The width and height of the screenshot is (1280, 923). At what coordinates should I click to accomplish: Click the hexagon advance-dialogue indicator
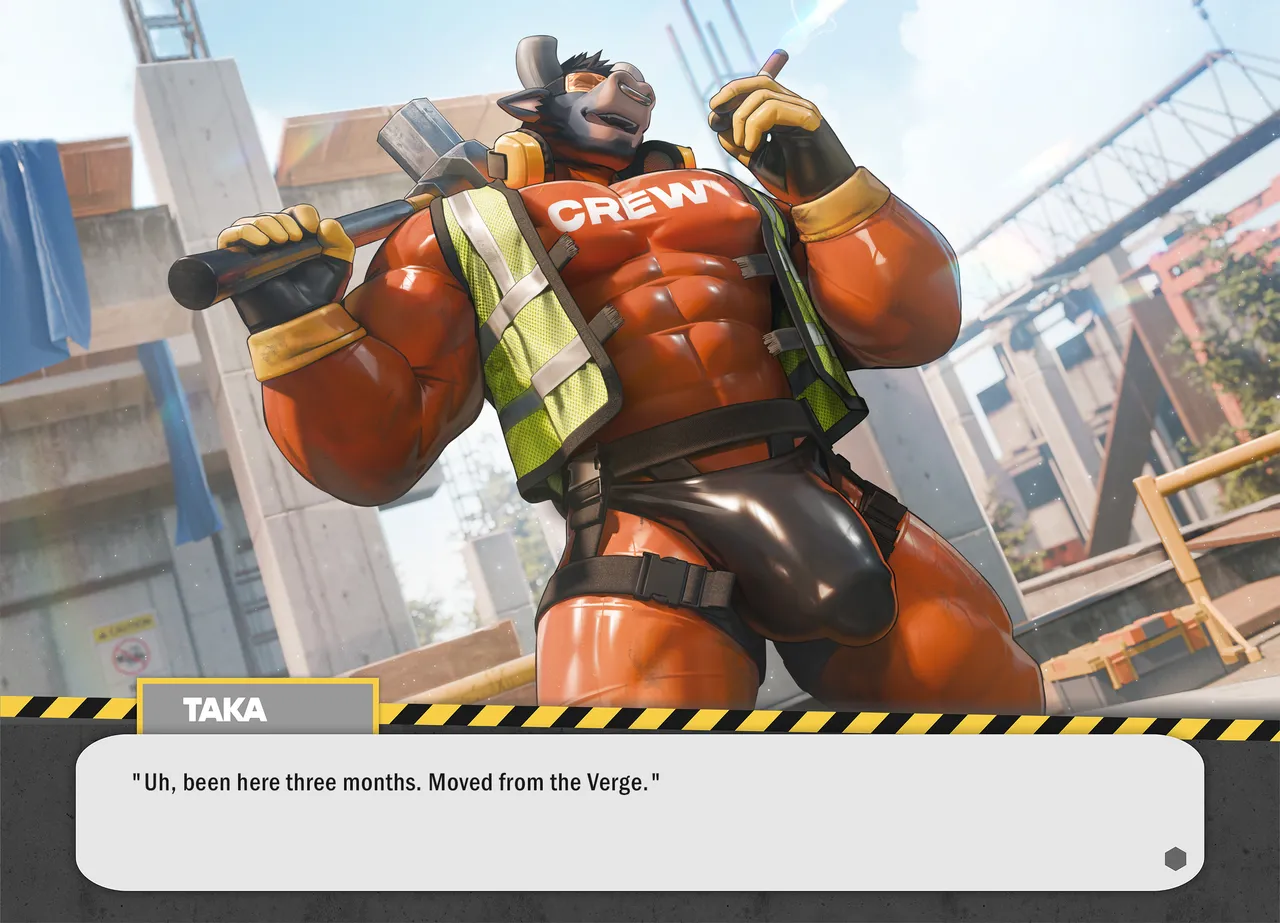point(1175,858)
